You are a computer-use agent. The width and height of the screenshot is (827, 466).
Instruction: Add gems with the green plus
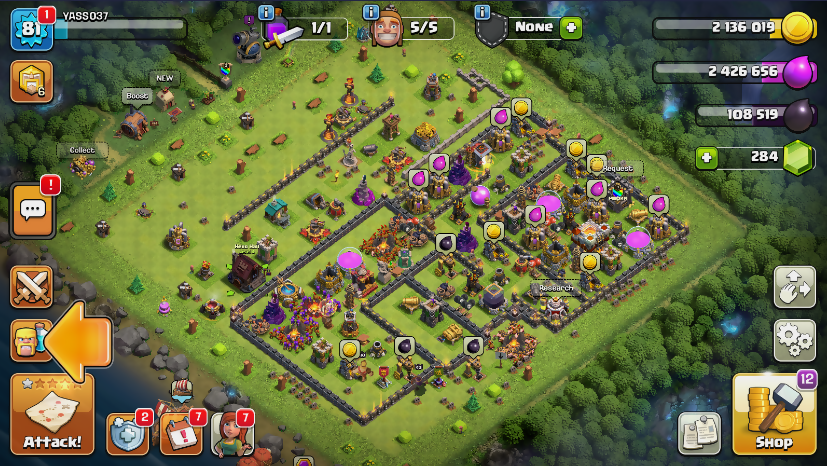click(707, 157)
